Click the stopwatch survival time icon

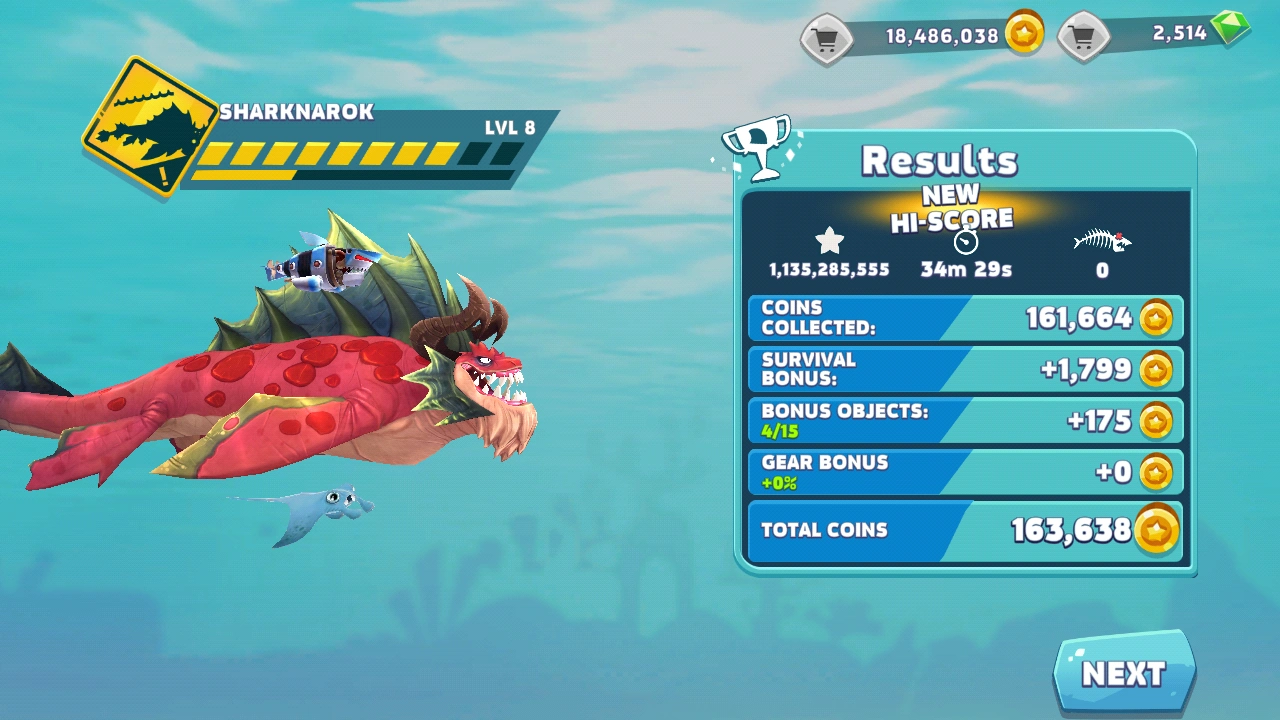(963, 240)
